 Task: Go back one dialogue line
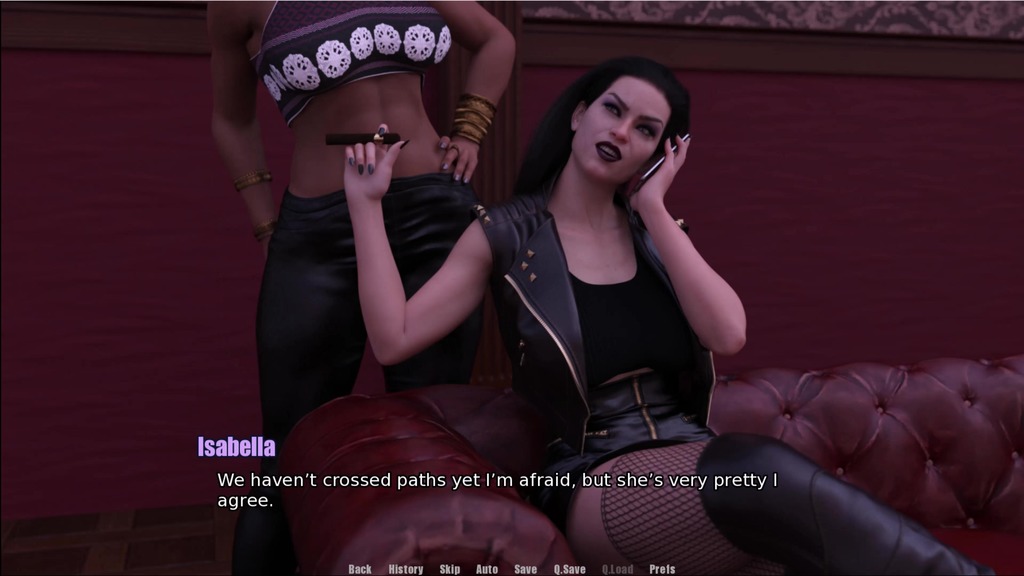click(360, 569)
